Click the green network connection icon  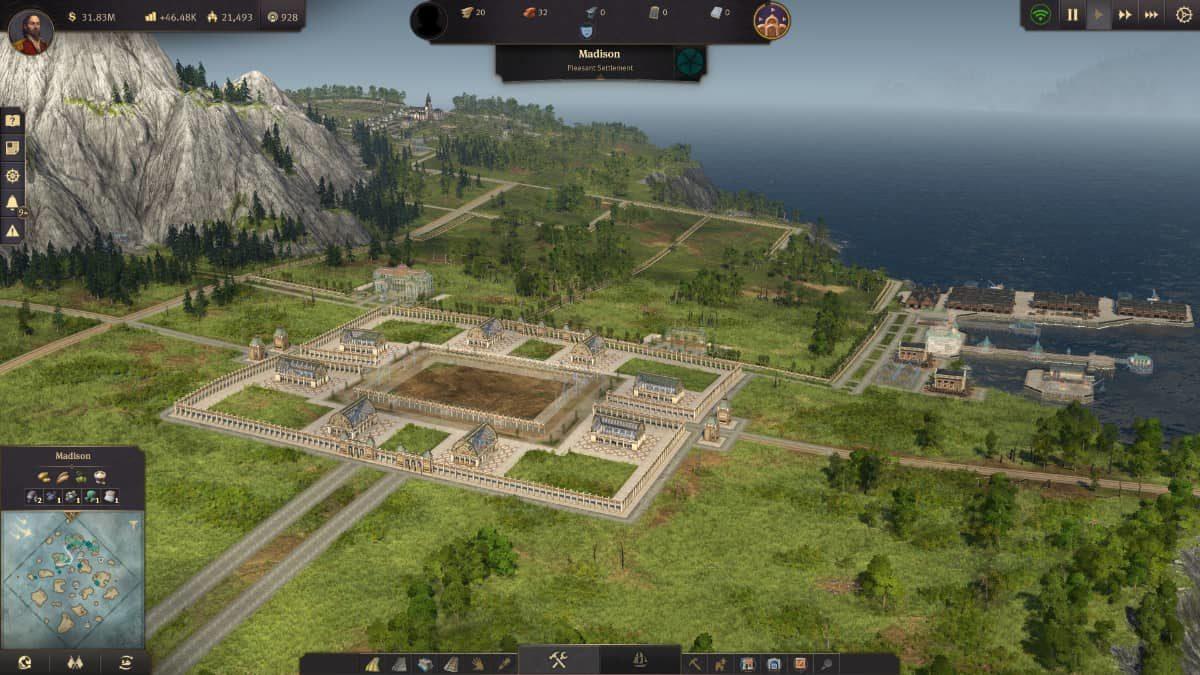click(1041, 15)
